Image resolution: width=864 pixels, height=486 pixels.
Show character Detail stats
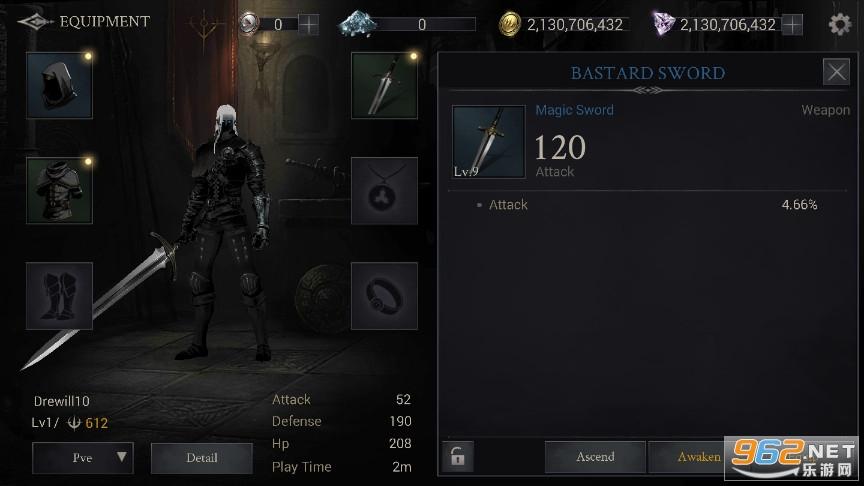[x=201, y=458]
